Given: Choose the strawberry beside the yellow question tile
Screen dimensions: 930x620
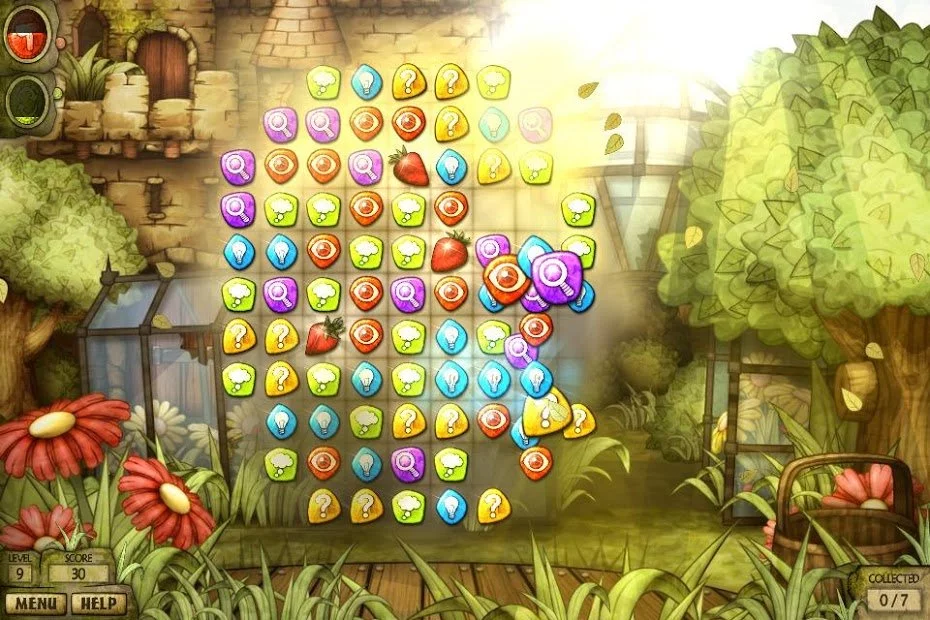Looking at the screenshot, I should [324, 336].
